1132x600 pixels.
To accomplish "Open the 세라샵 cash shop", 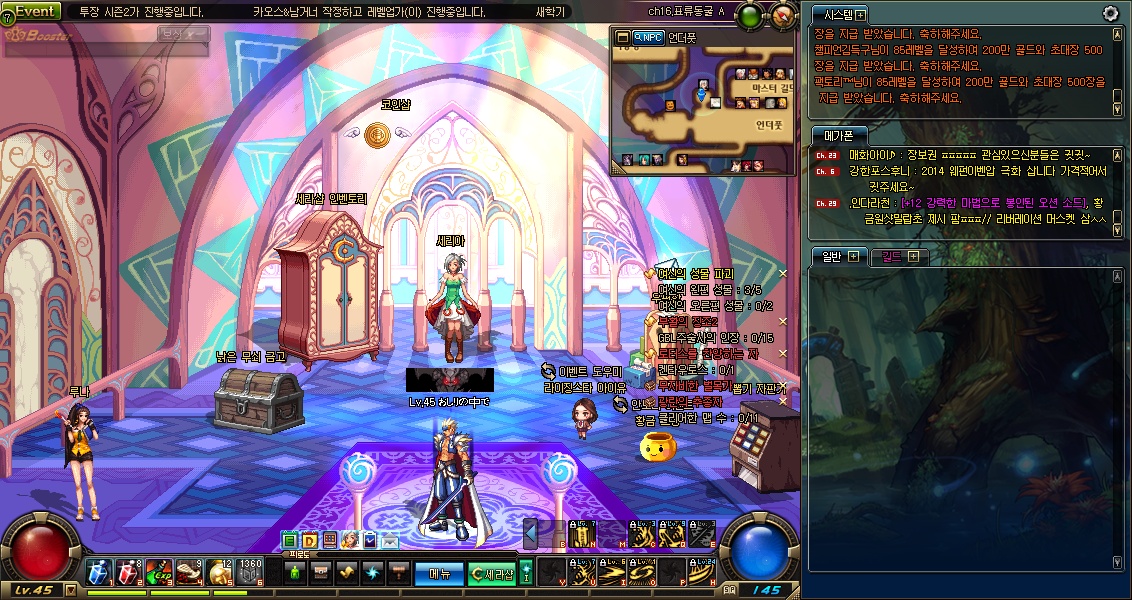I will [x=494, y=573].
